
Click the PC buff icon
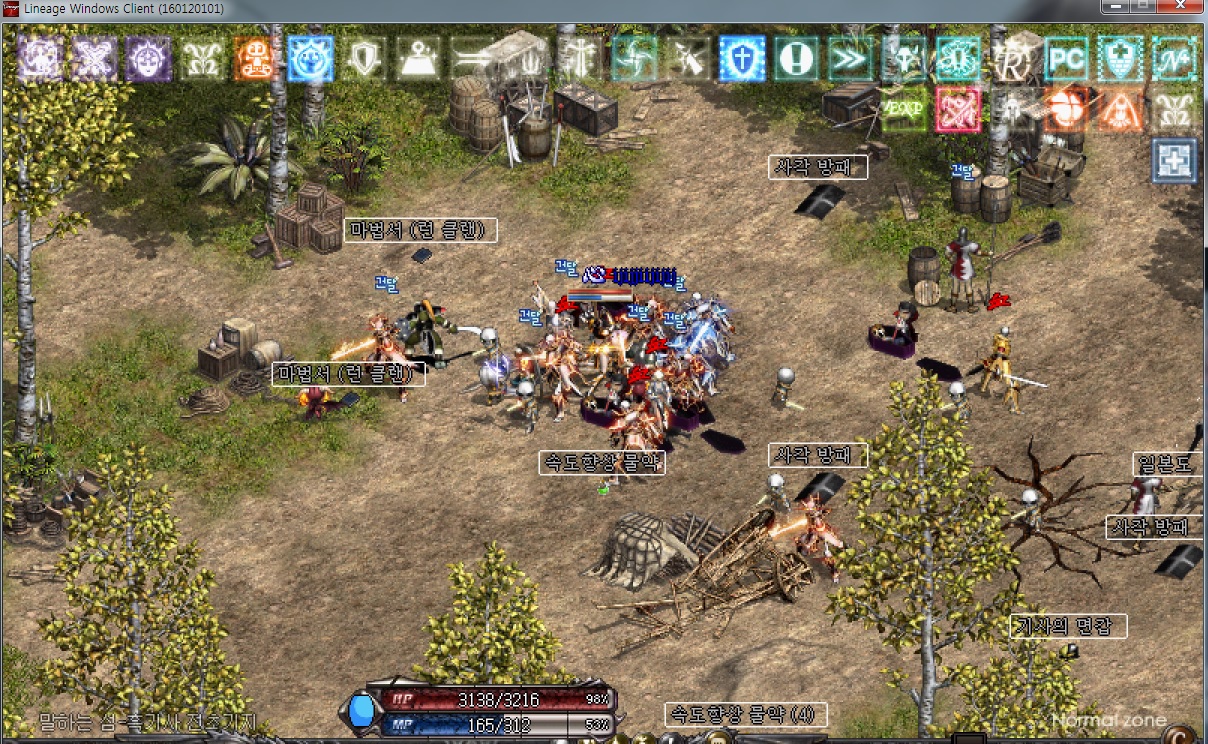click(1066, 59)
